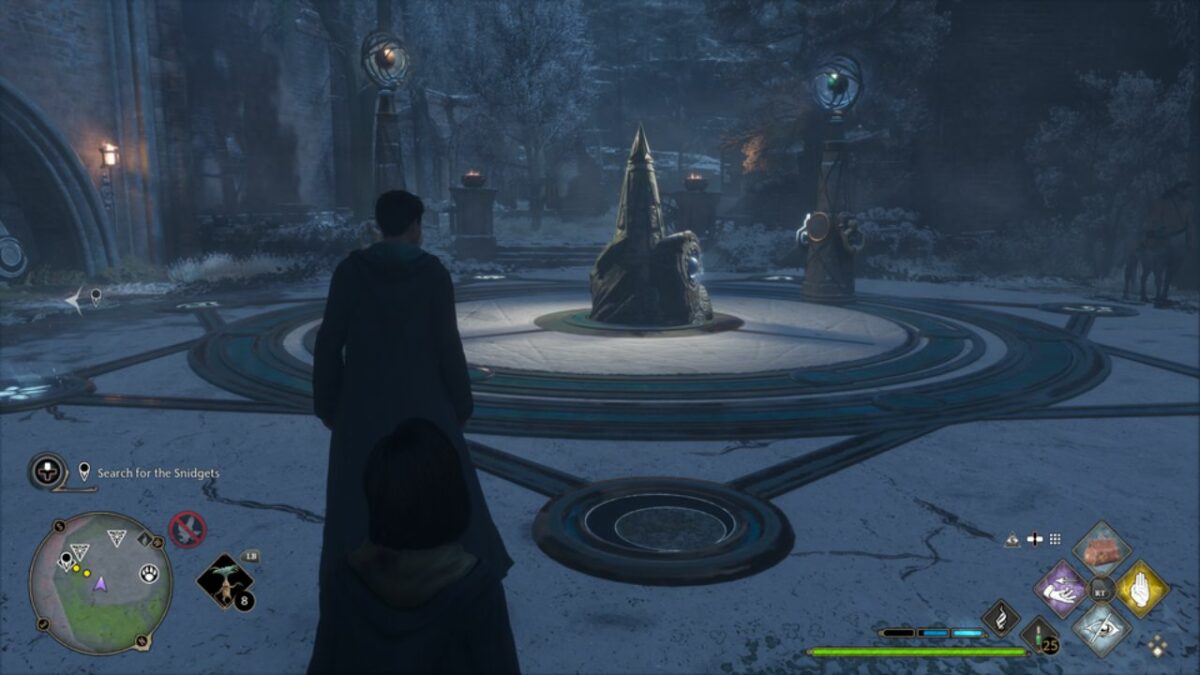
Task: Click the crossed-out bird no-flying icon
Action: 187,529
